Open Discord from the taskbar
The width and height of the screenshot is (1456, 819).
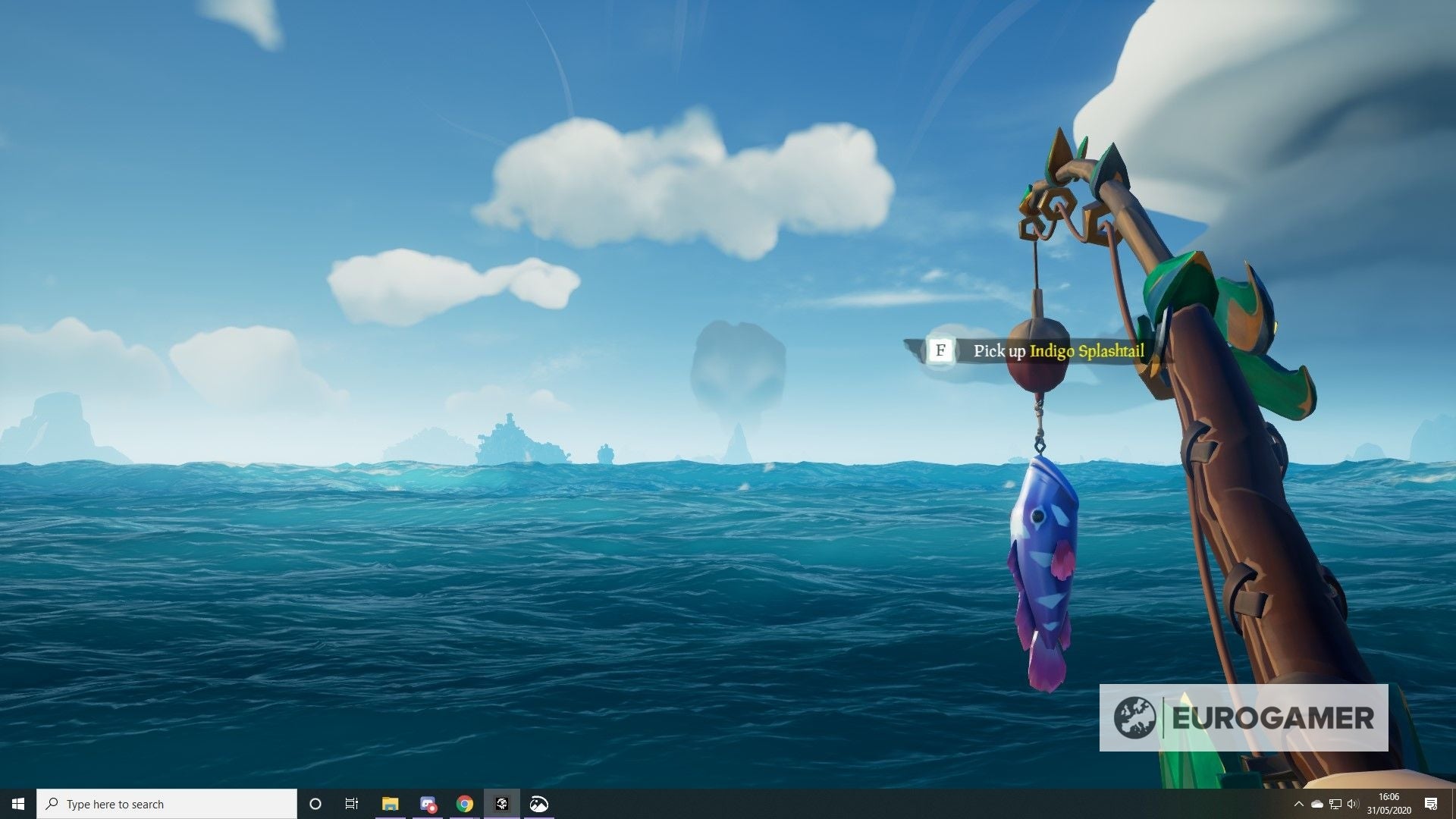428,804
